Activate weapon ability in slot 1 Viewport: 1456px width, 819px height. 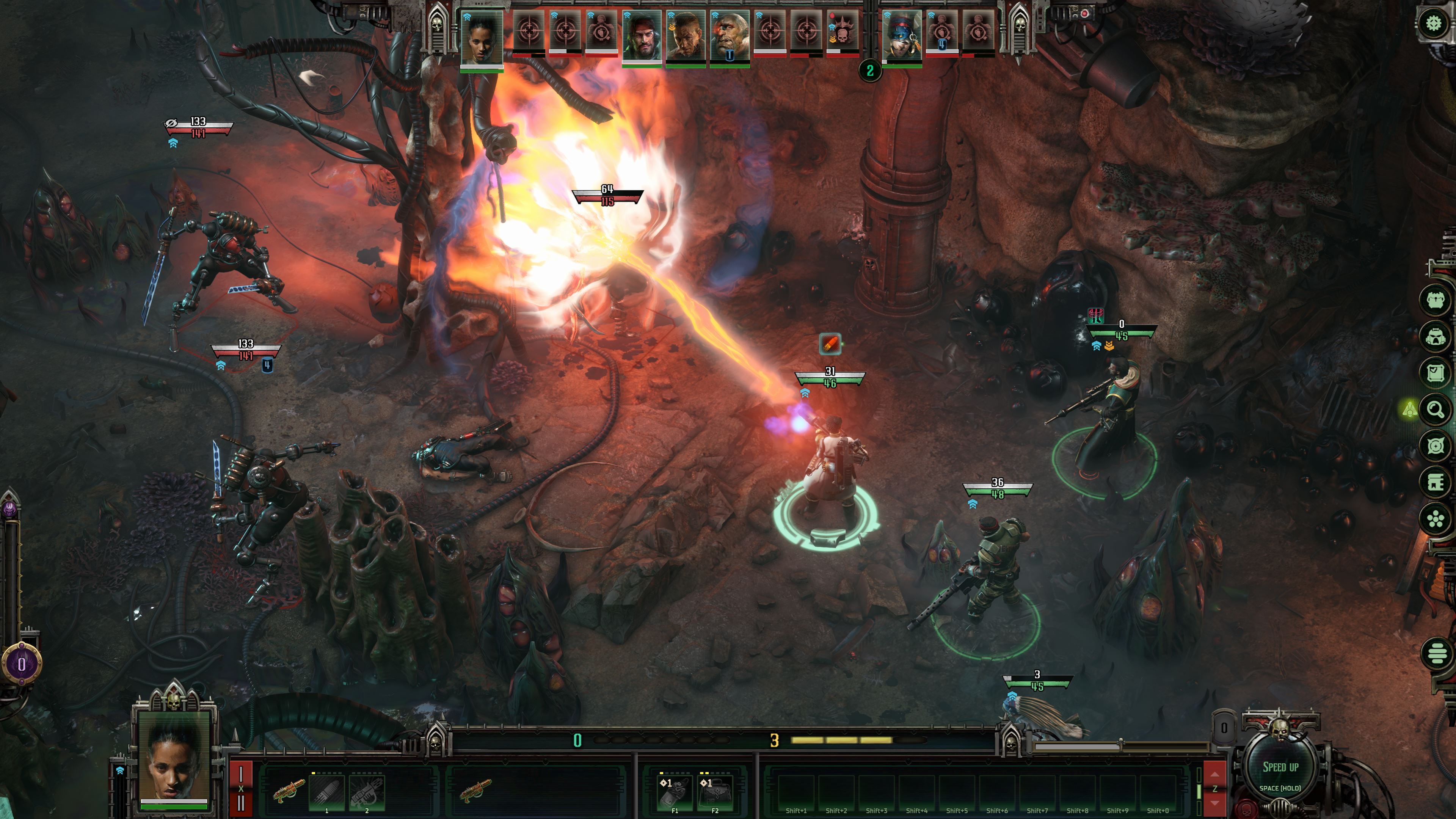click(x=327, y=791)
